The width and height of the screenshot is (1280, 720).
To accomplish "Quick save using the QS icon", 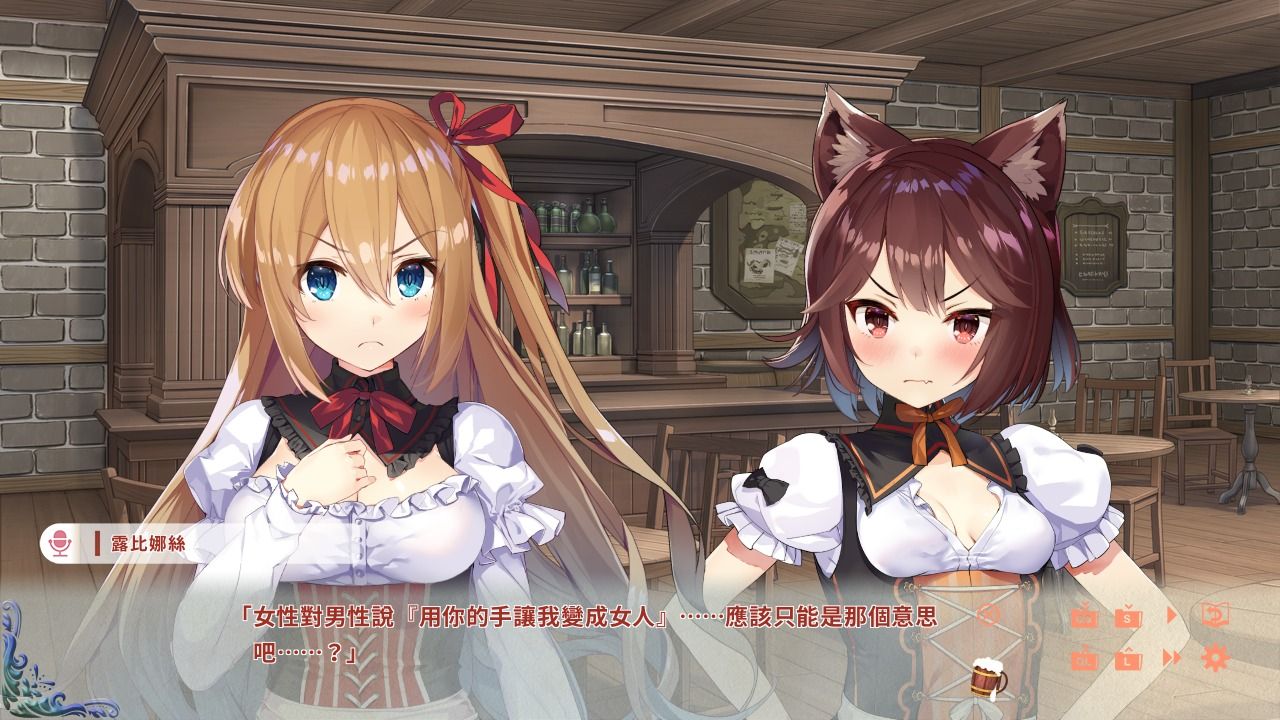I will point(1084,619).
